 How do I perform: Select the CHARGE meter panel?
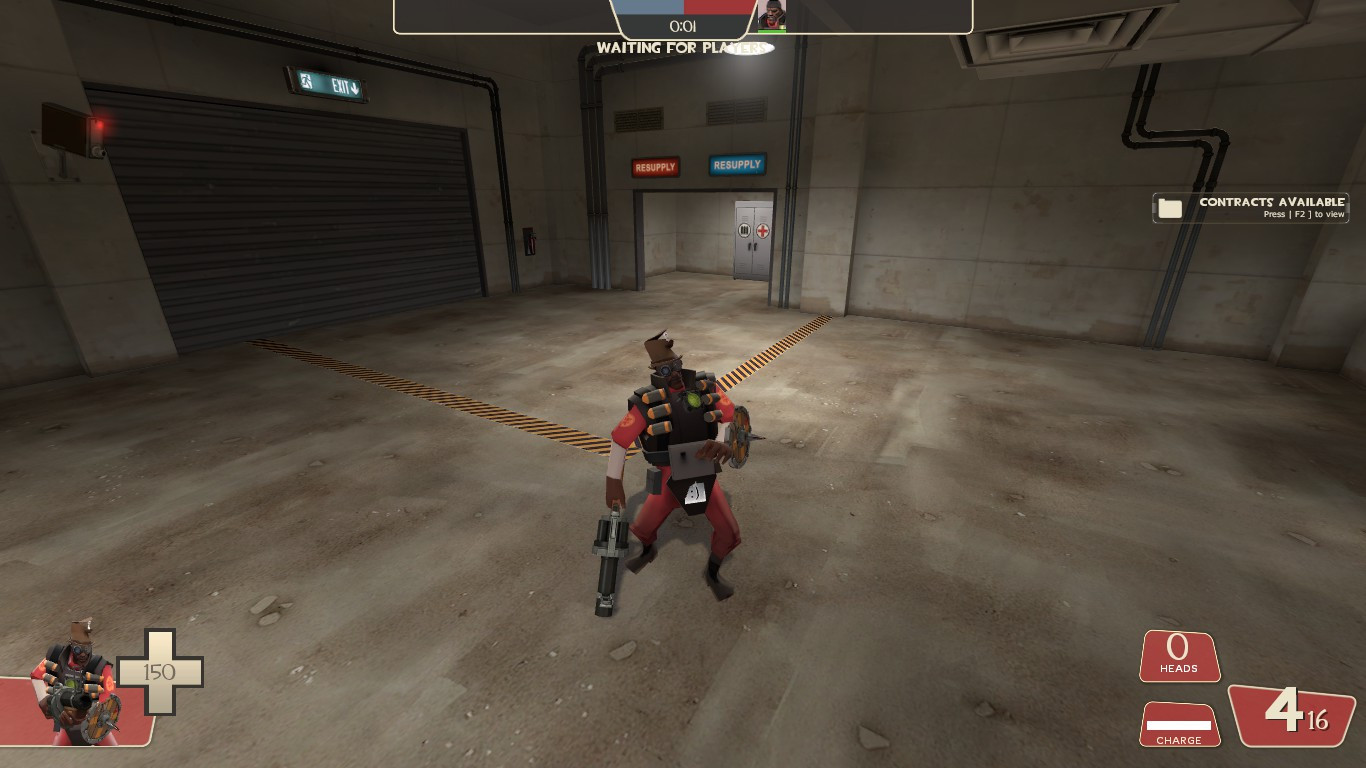pos(1179,724)
